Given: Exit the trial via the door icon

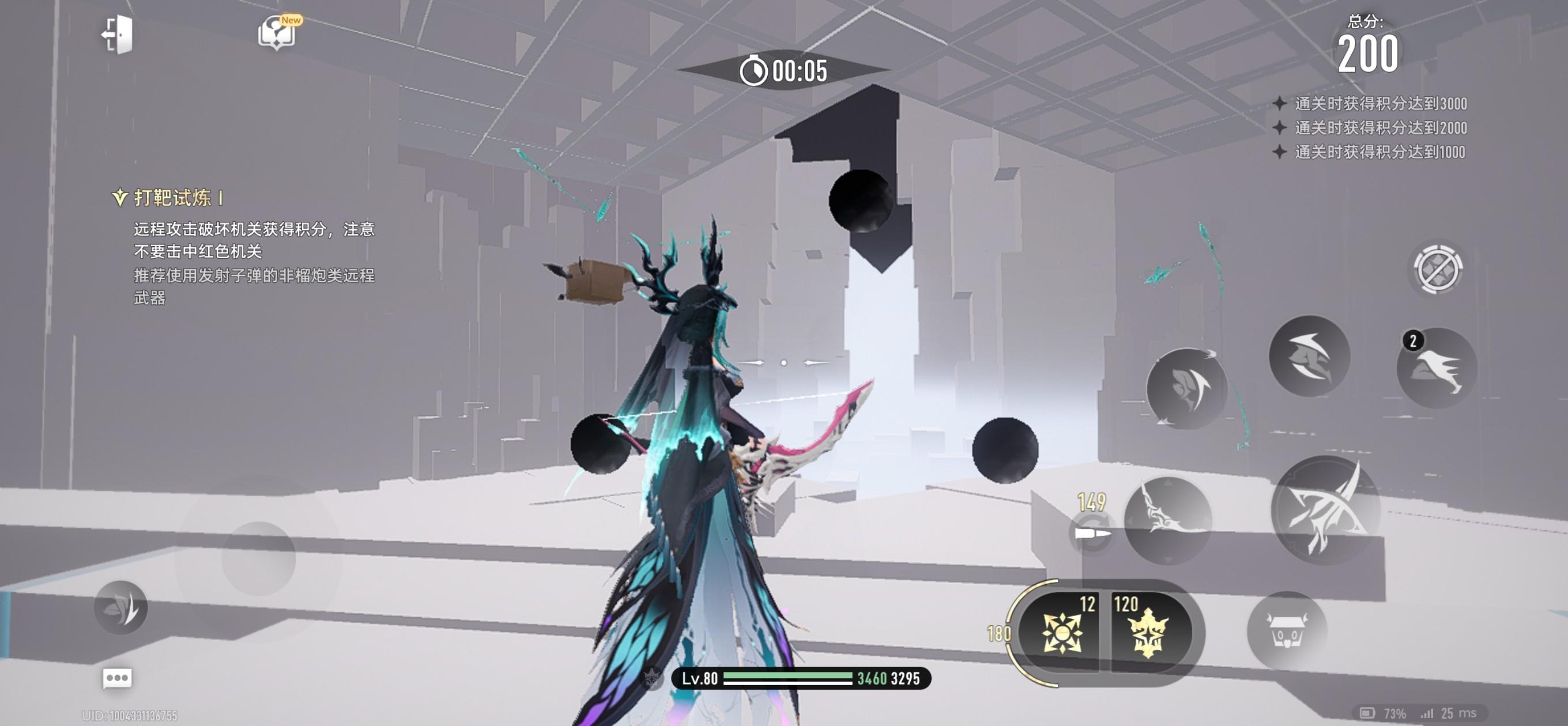Looking at the screenshot, I should 118,34.
